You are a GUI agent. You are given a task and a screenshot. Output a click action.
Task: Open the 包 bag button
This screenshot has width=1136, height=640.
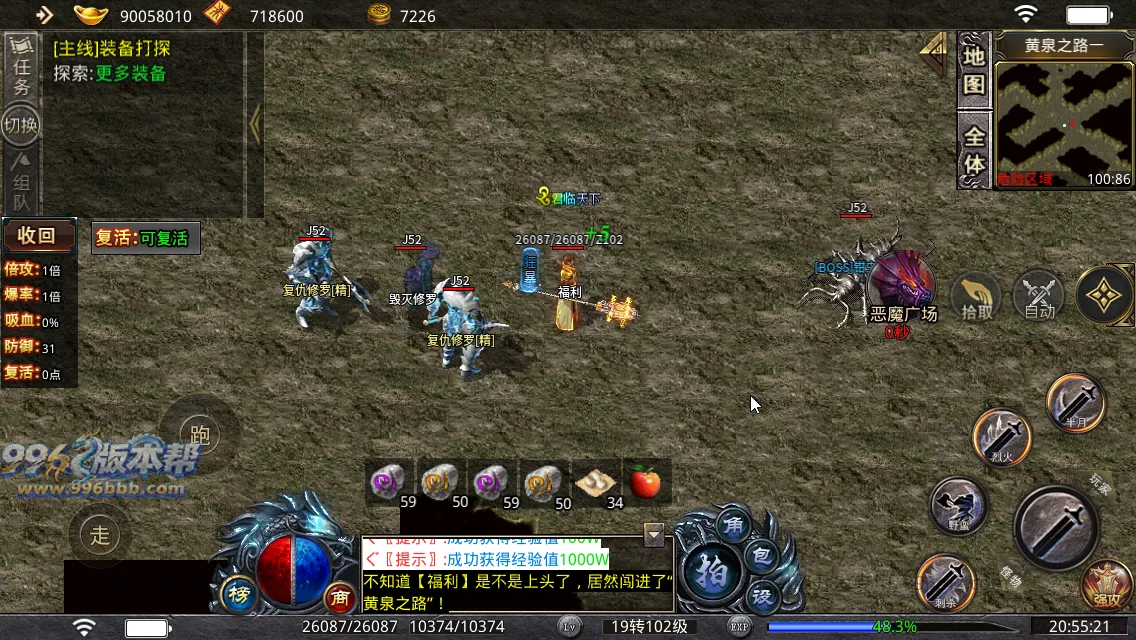763,555
